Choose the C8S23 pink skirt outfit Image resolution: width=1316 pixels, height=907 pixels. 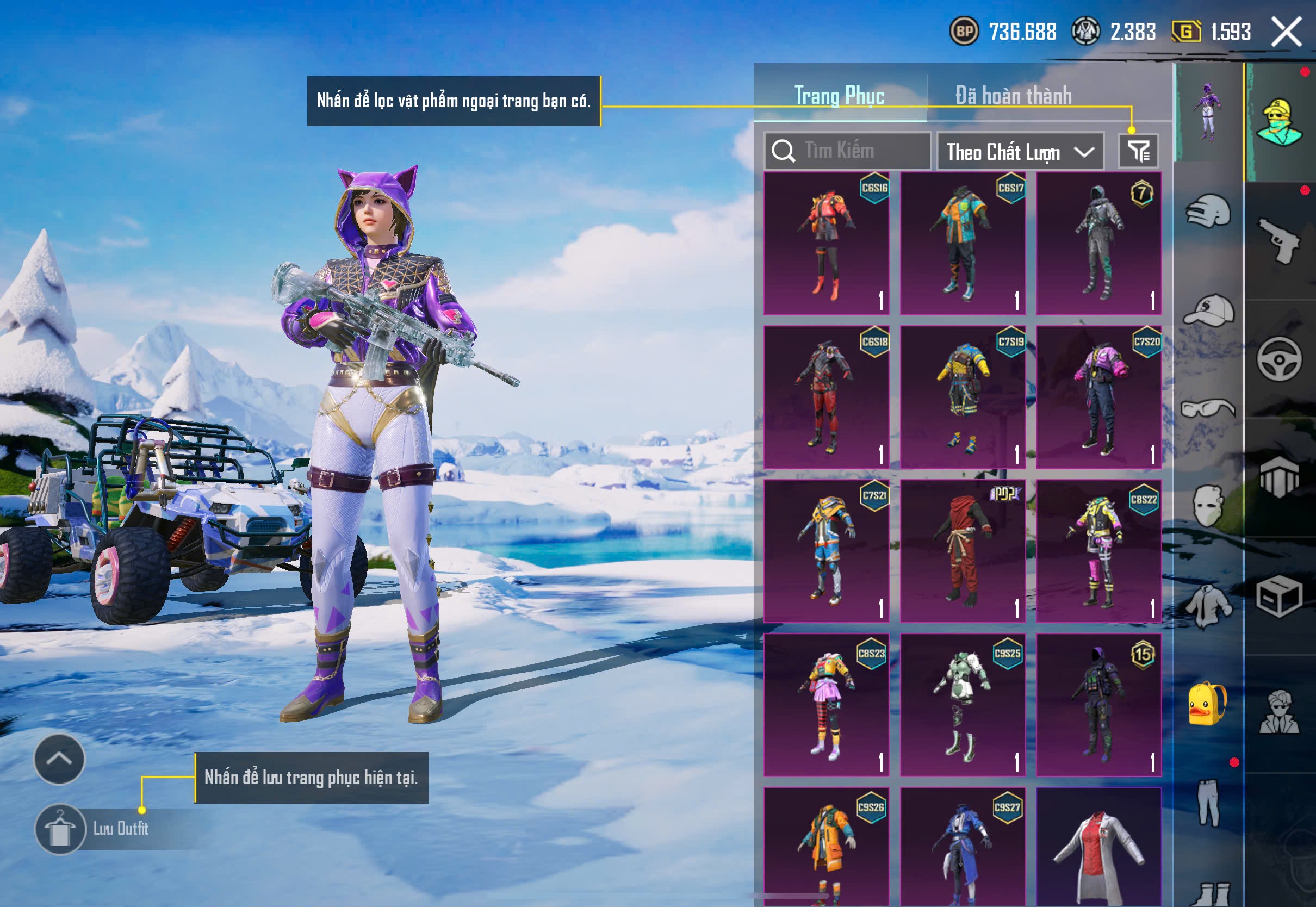pos(826,705)
